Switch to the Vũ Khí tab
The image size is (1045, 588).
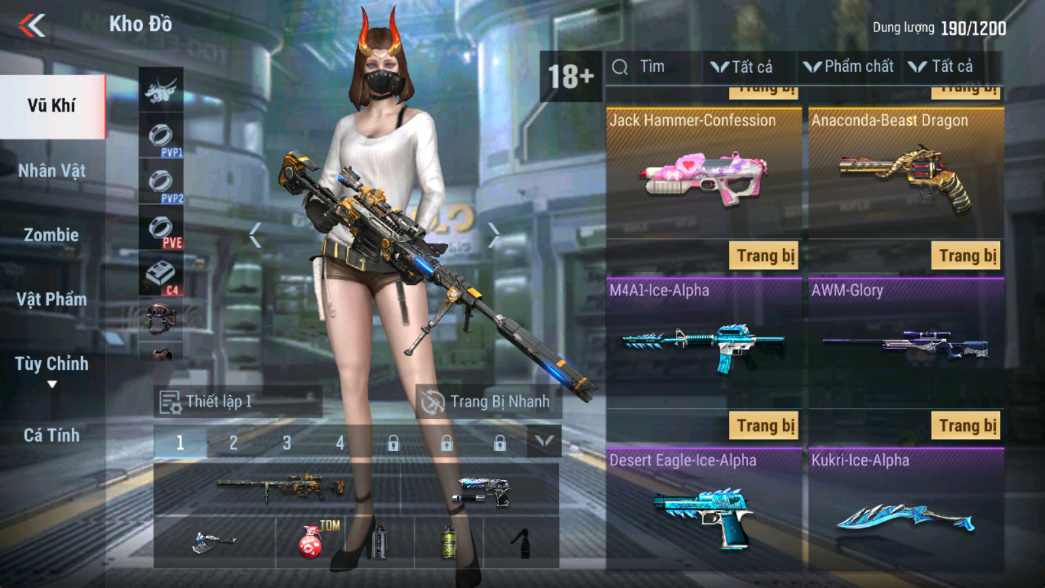[52, 106]
